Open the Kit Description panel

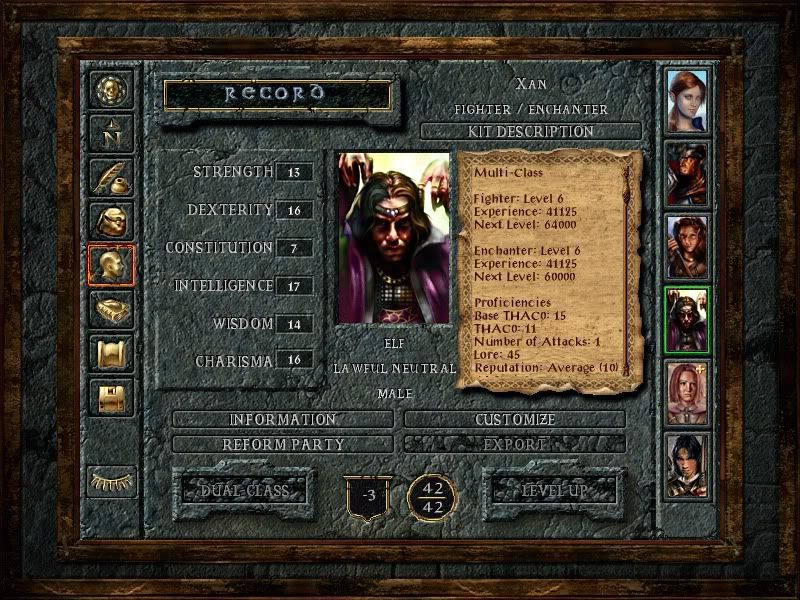[x=530, y=131]
